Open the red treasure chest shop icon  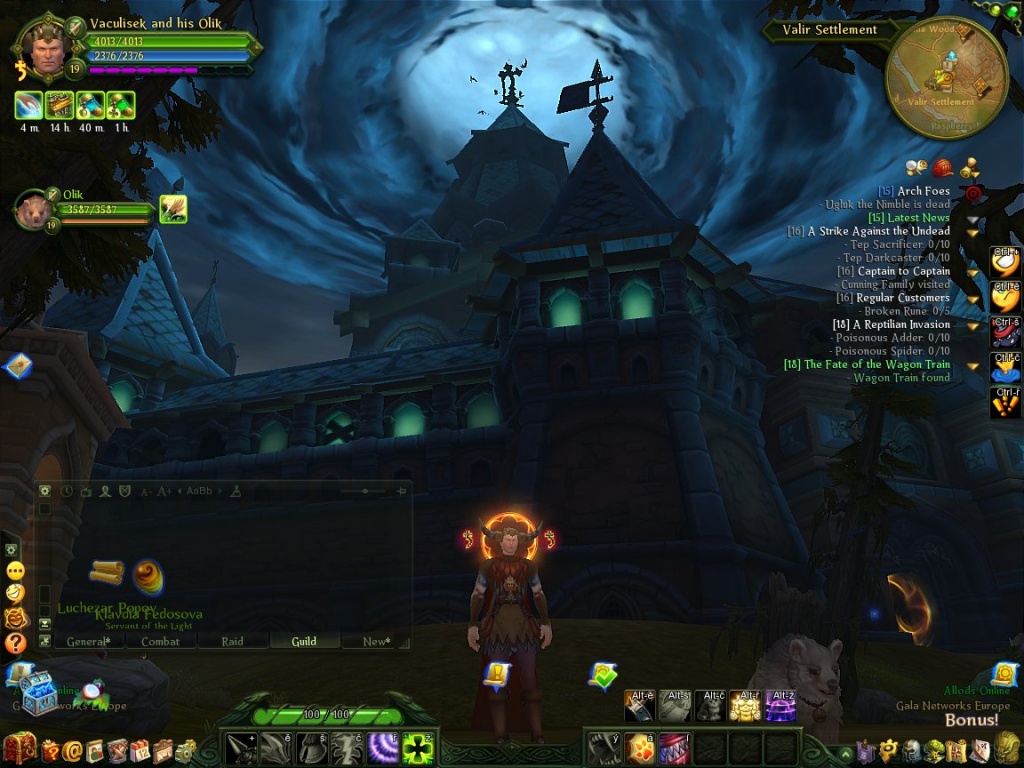point(20,748)
